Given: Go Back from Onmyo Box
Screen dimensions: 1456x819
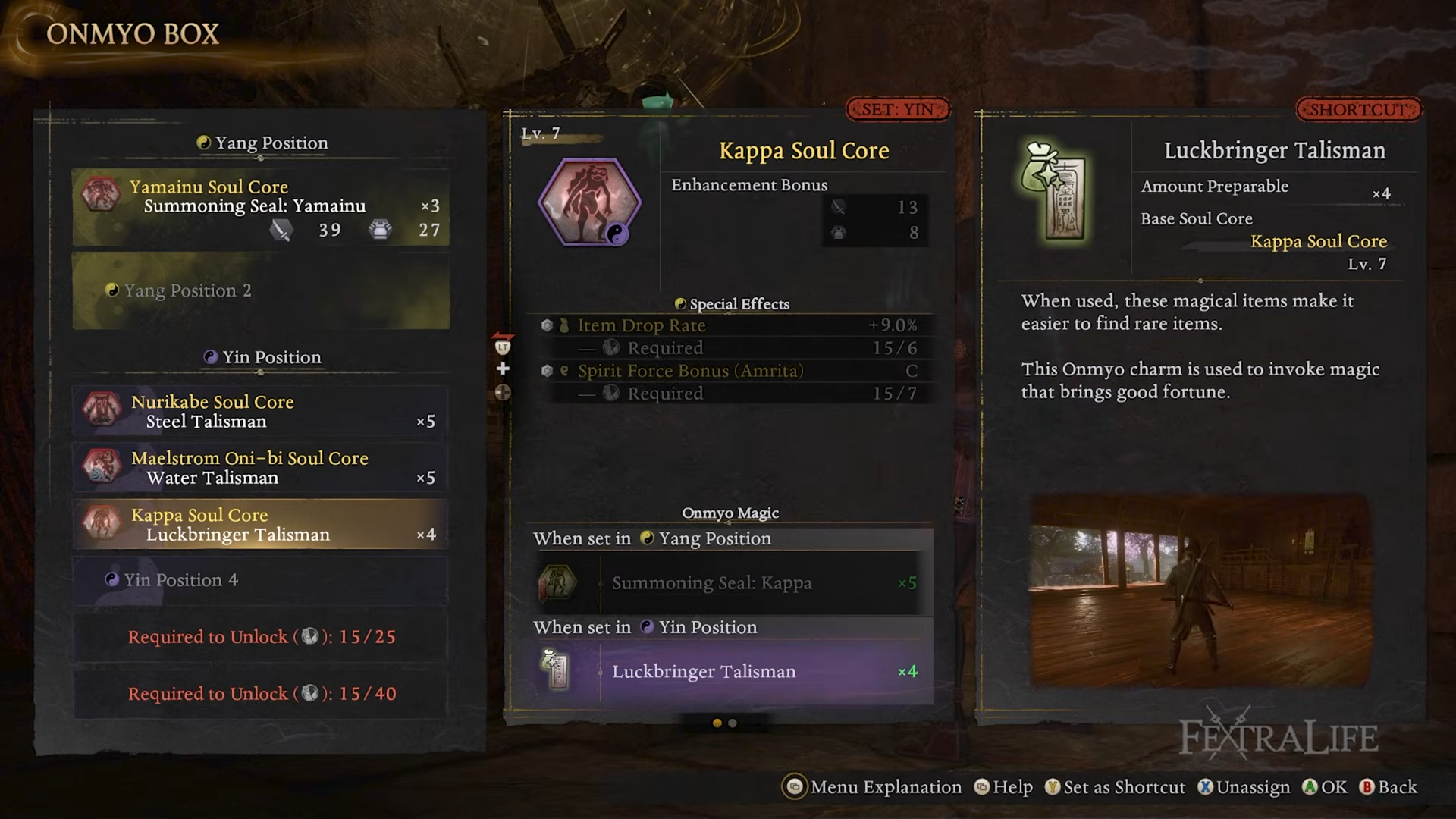Looking at the screenshot, I should click(x=1388, y=787).
